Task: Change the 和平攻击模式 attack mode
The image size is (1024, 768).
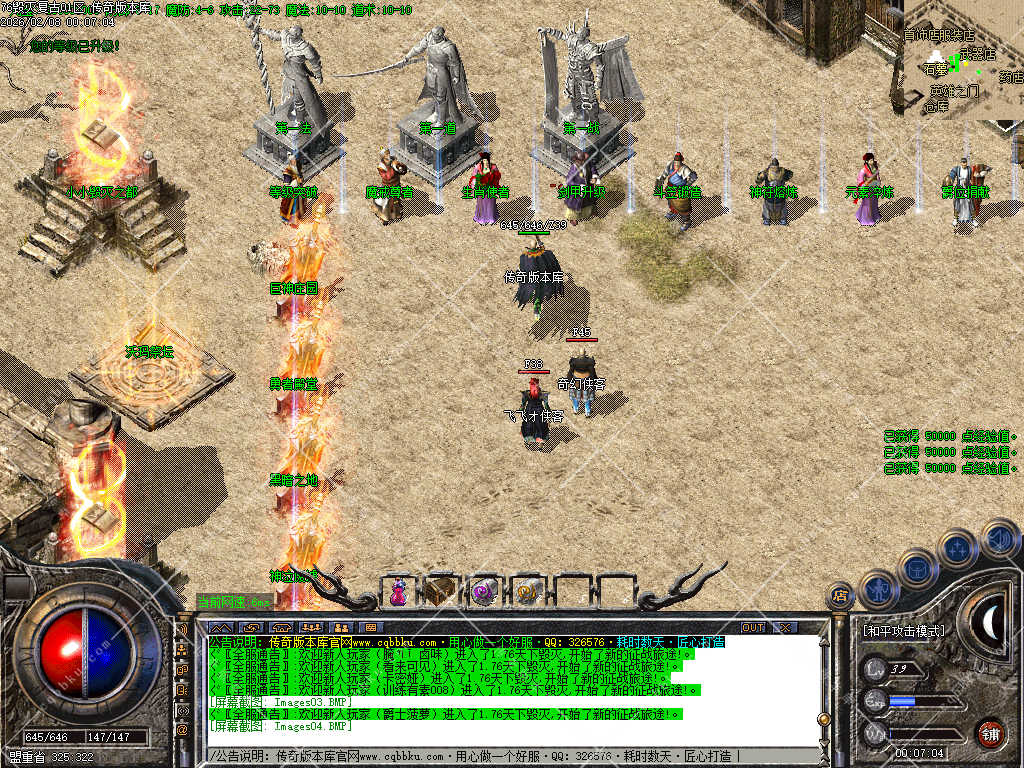Action: (x=902, y=631)
